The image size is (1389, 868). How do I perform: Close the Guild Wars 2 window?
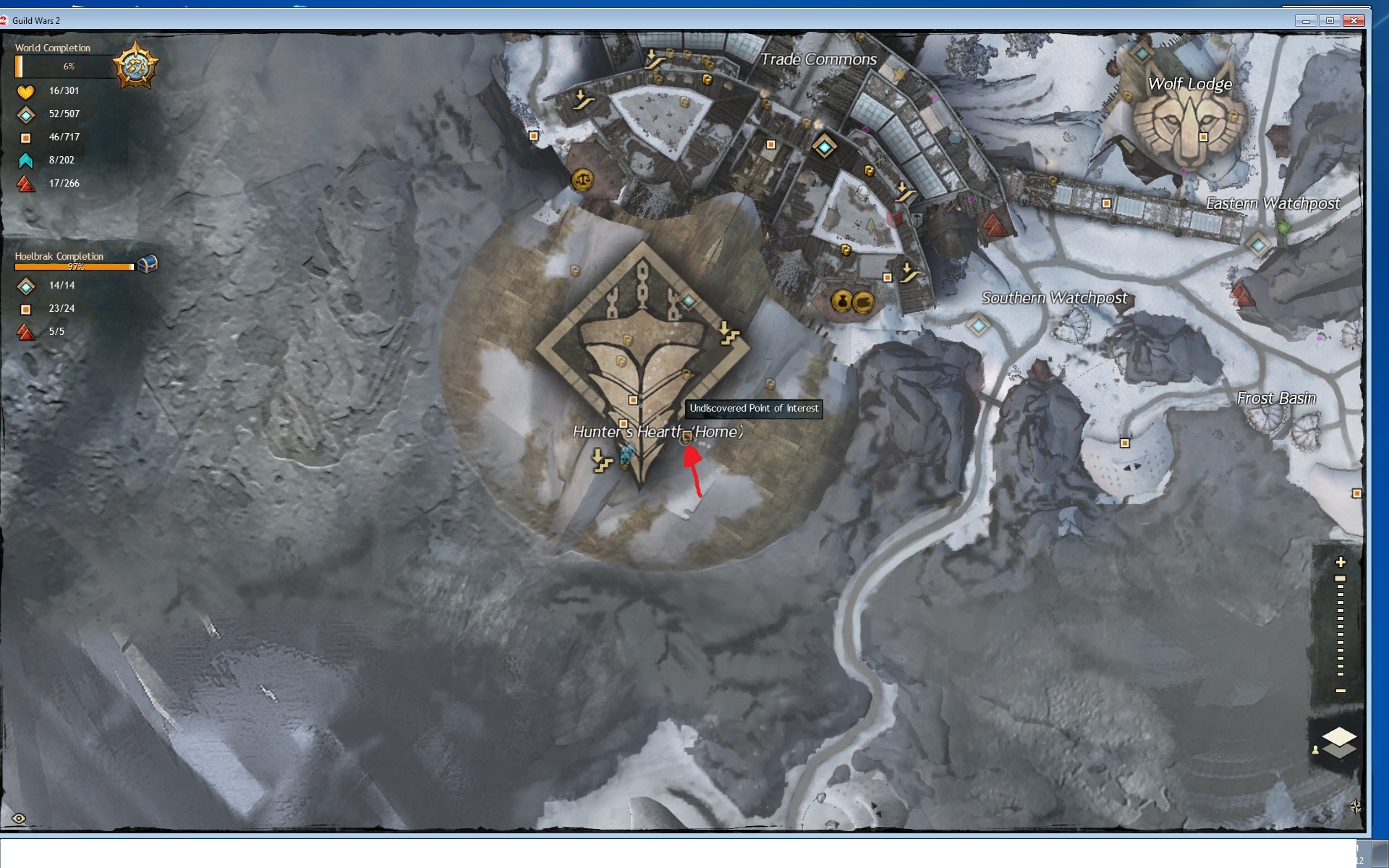(1354, 21)
